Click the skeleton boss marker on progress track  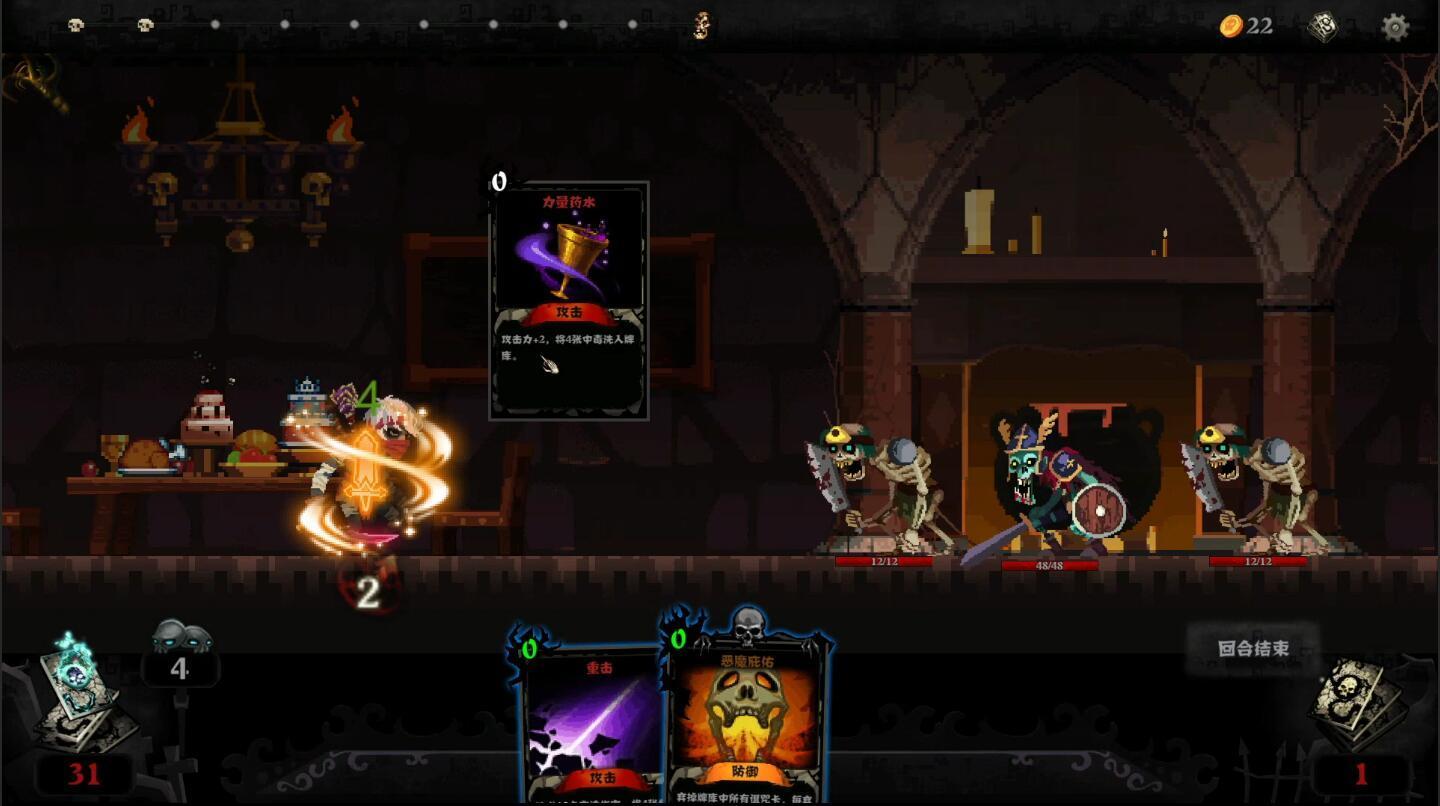coord(702,25)
